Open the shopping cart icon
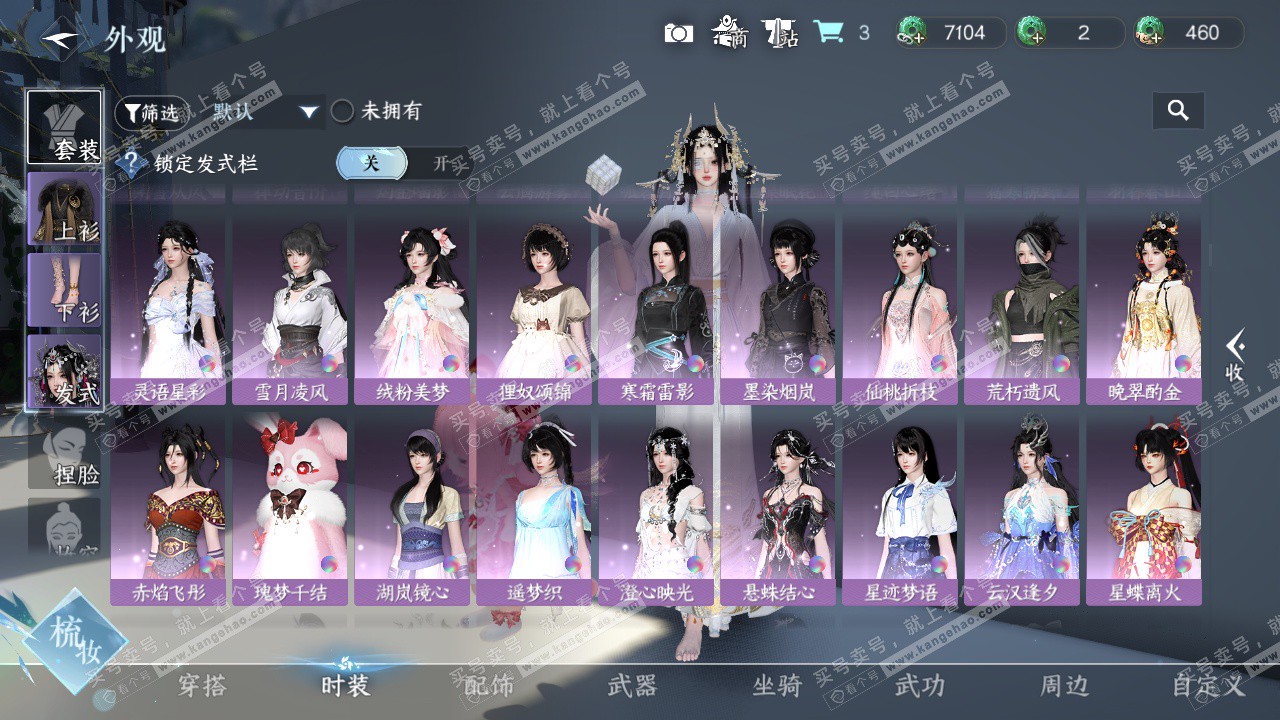Viewport: 1280px width, 720px height. pos(828,33)
